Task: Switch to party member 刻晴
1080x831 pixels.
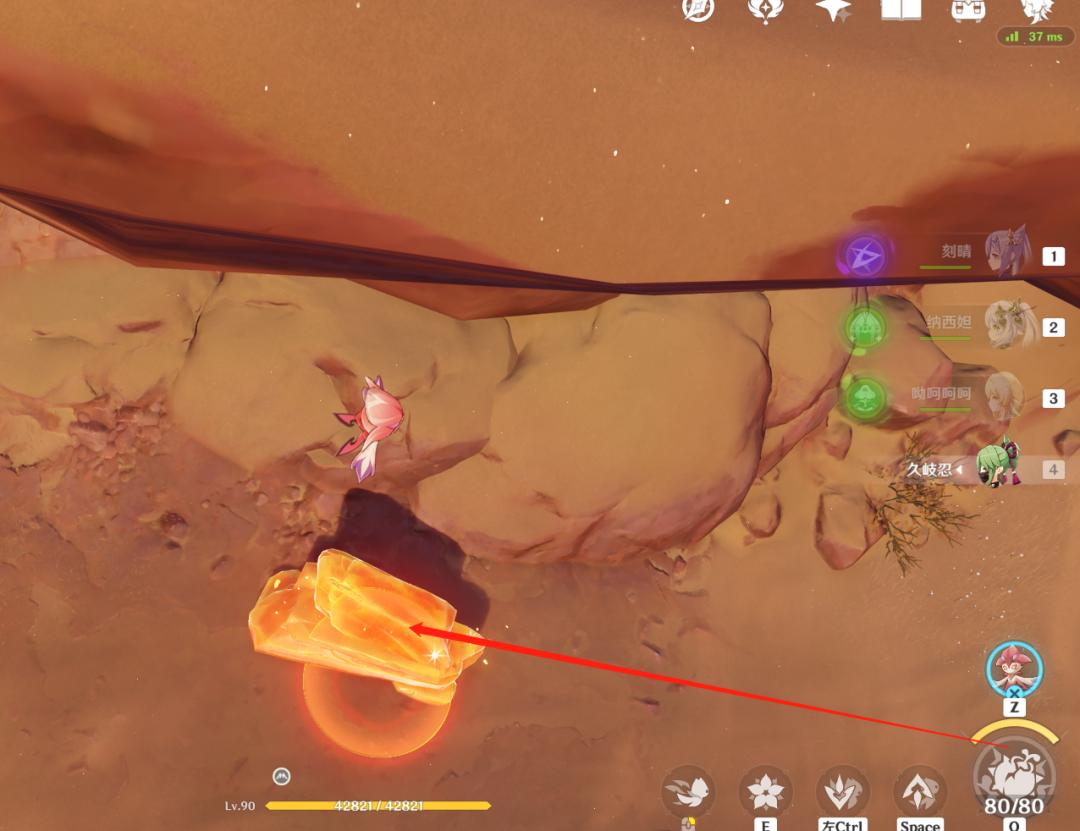Action: tap(1003, 254)
